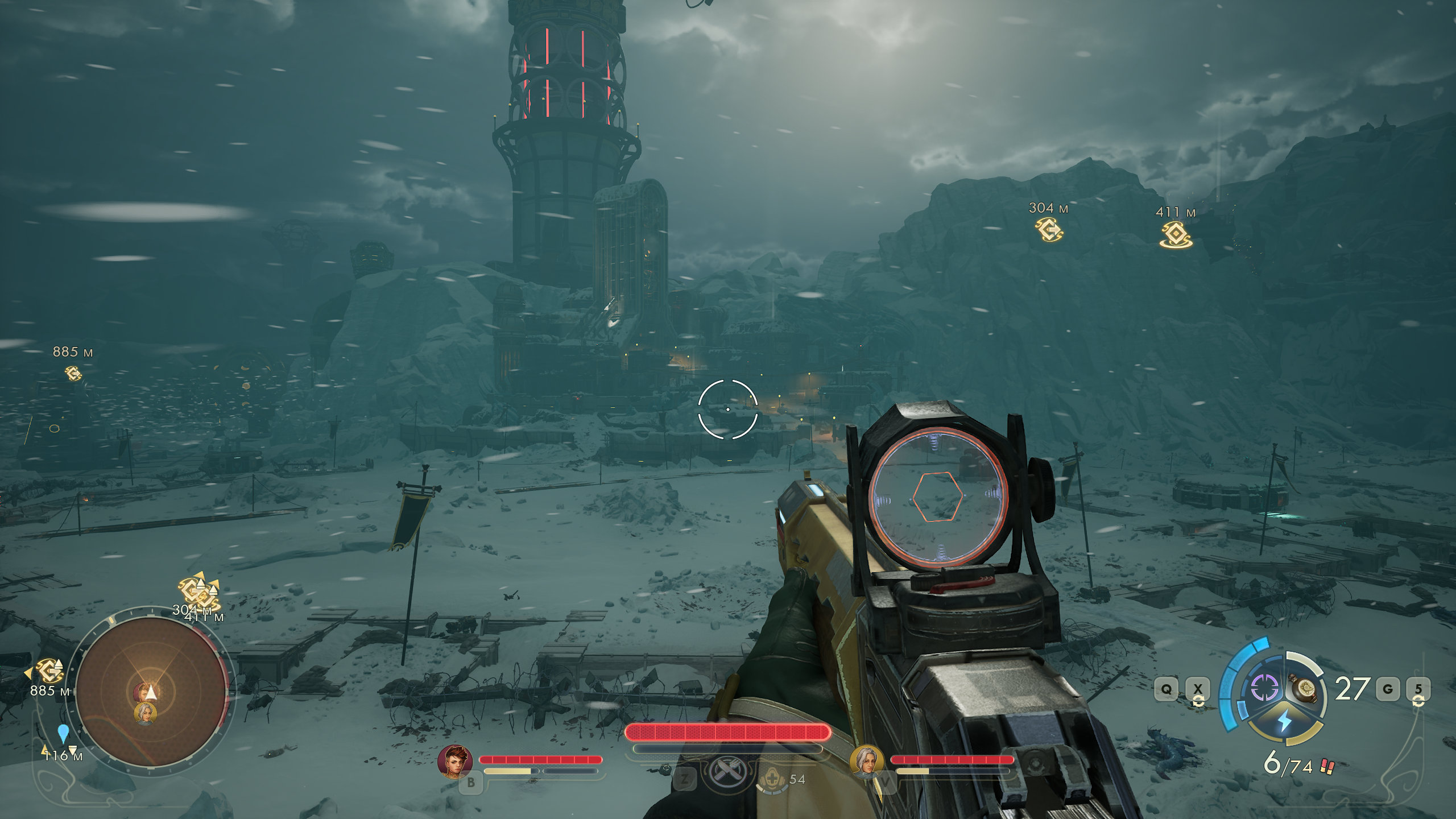Open the circular minimap

point(151,692)
